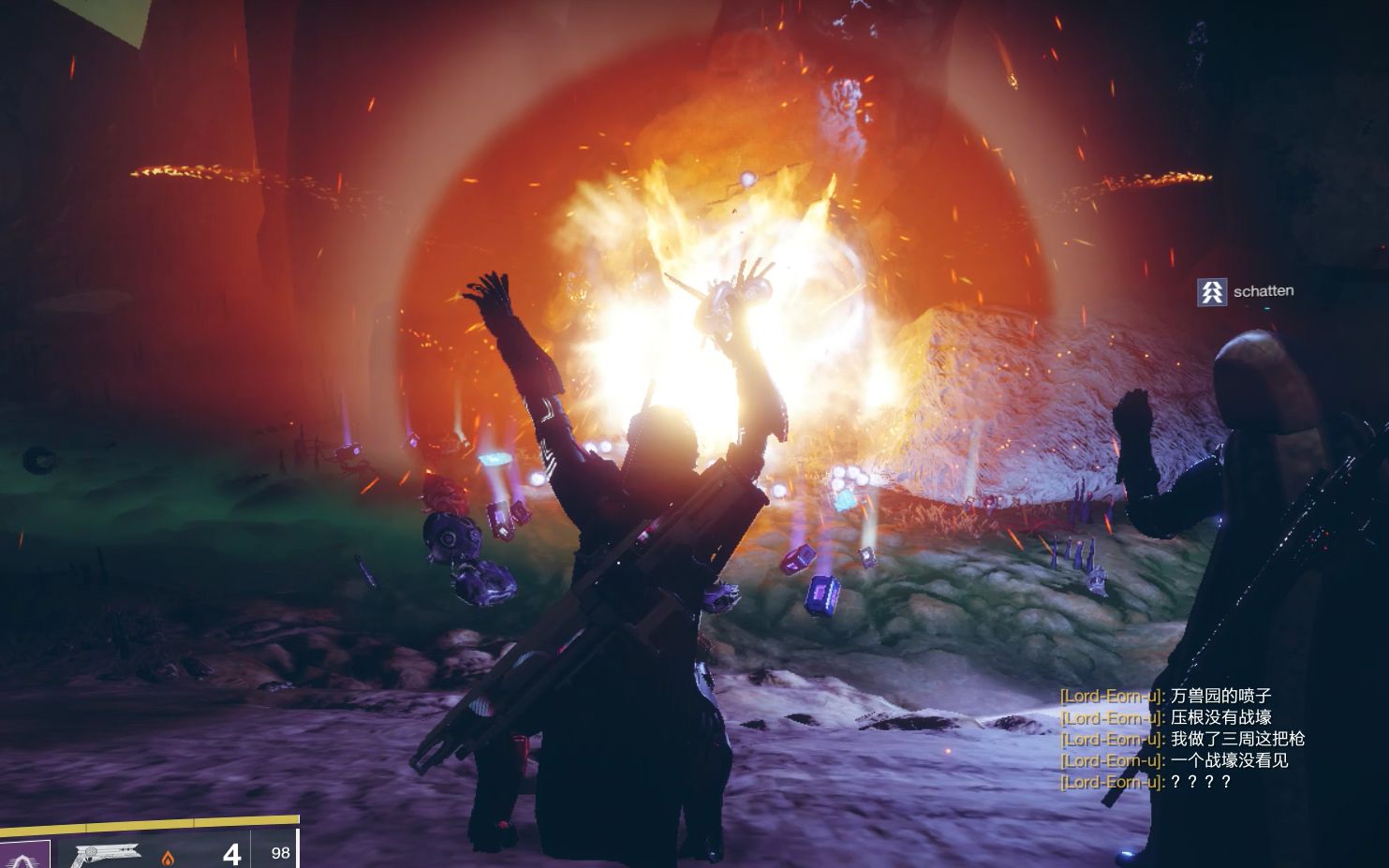Viewport: 1389px width, 868px height.
Task: Click the orange solar flame weapon indicator
Action: point(169,857)
